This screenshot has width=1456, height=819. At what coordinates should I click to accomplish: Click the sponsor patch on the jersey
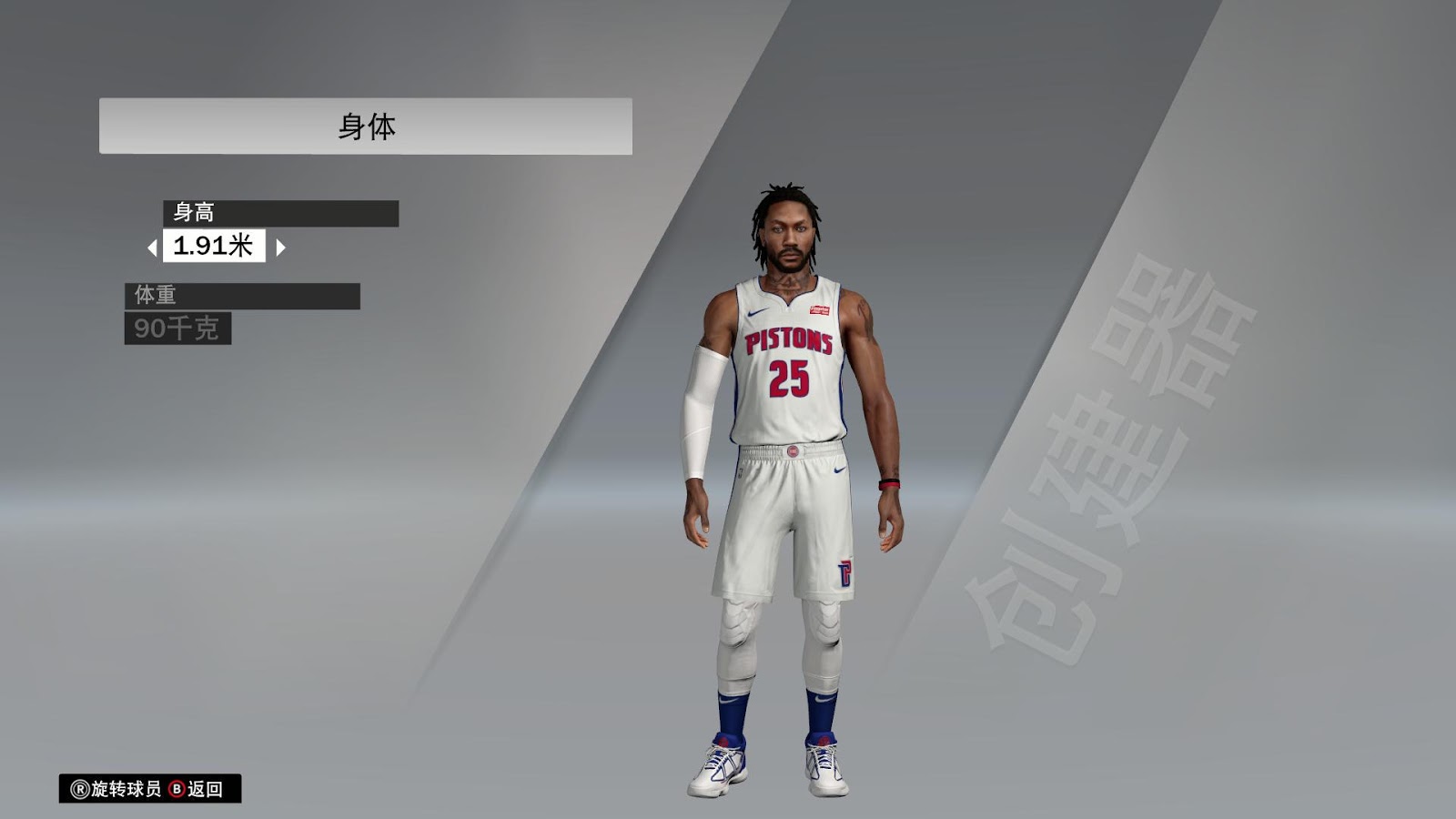coord(819,308)
